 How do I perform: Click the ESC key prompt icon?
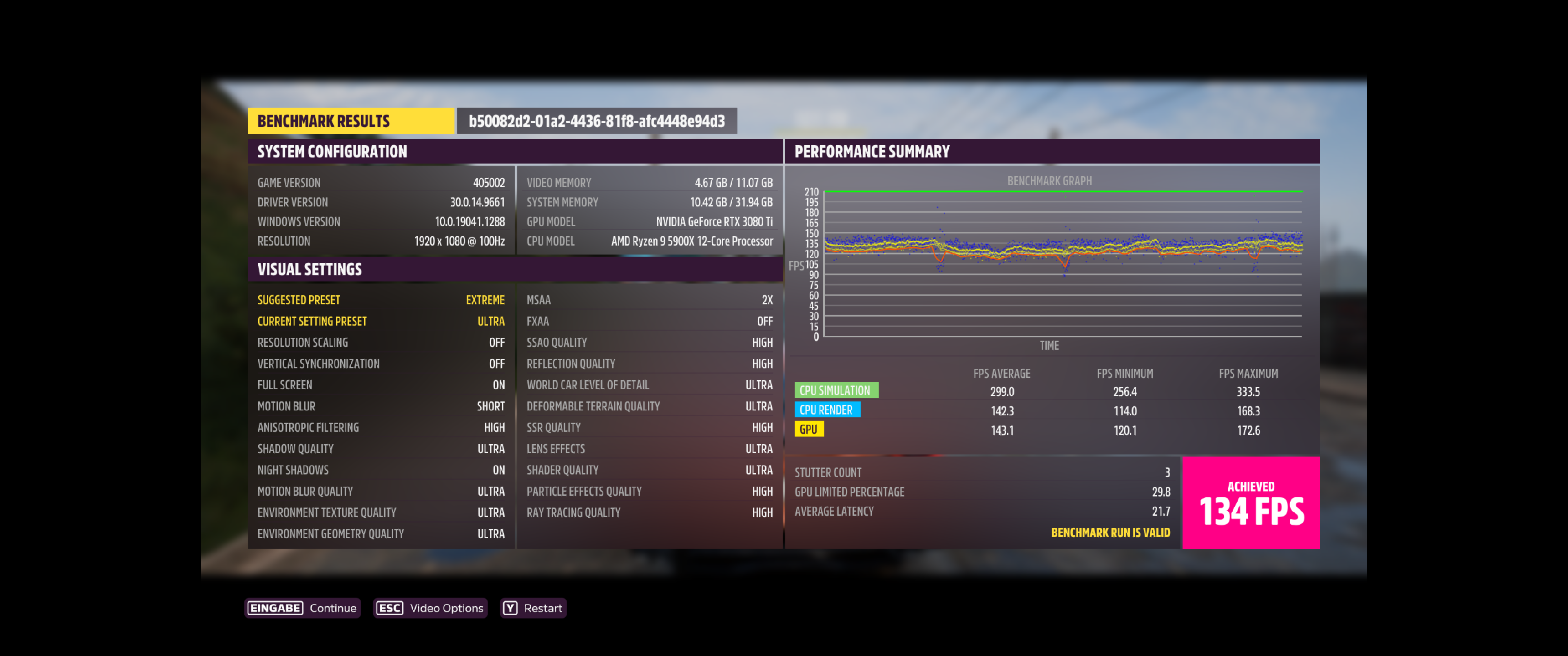click(x=390, y=607)
